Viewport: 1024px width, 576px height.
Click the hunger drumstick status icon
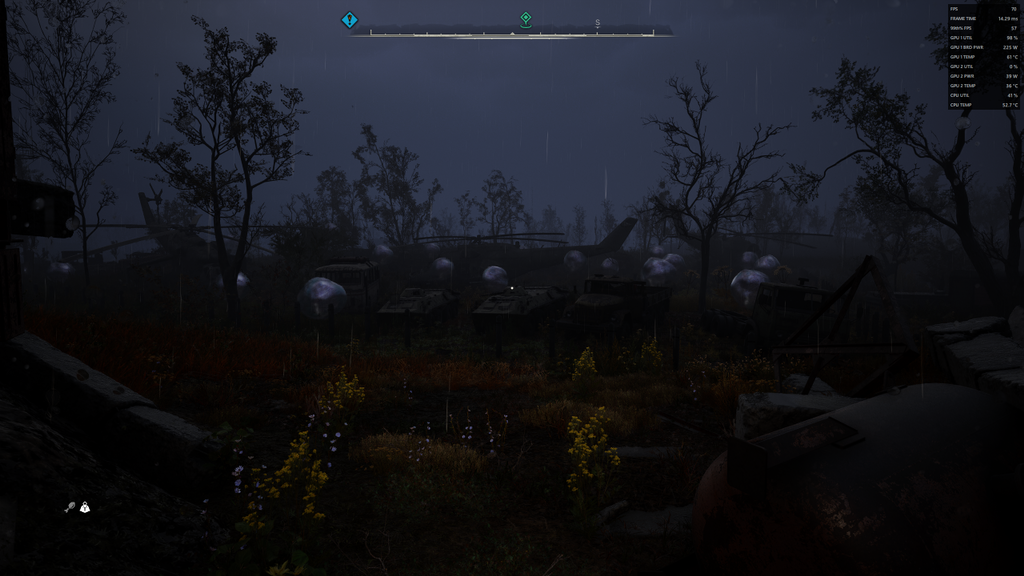69,507
